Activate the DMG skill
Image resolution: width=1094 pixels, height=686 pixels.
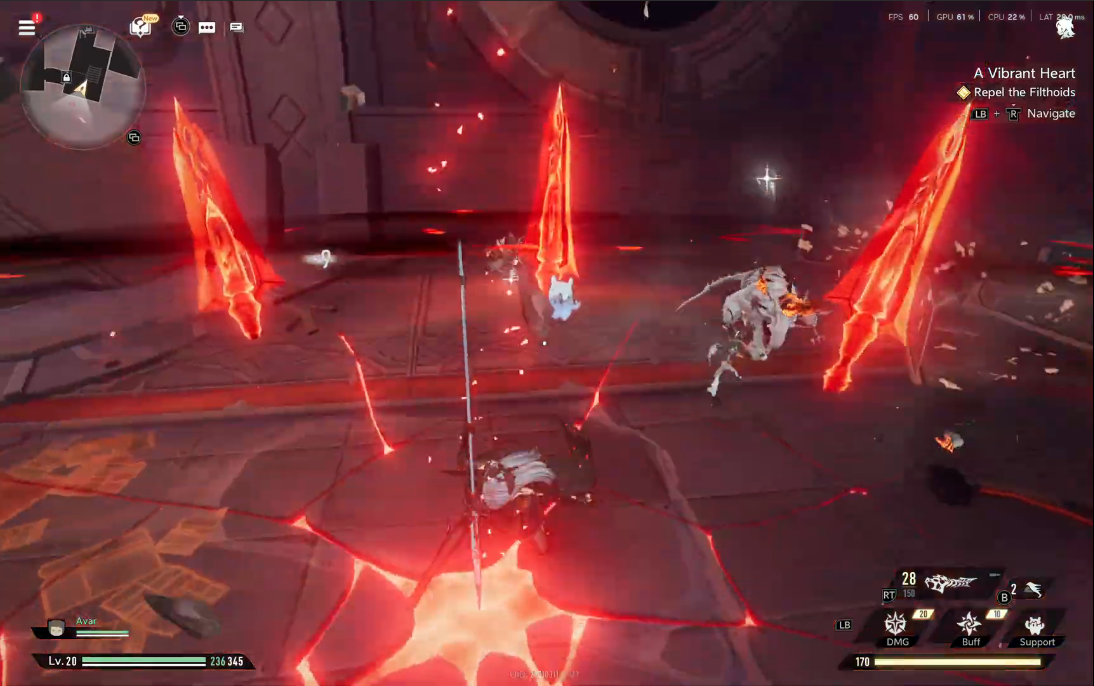click(896, 625)
